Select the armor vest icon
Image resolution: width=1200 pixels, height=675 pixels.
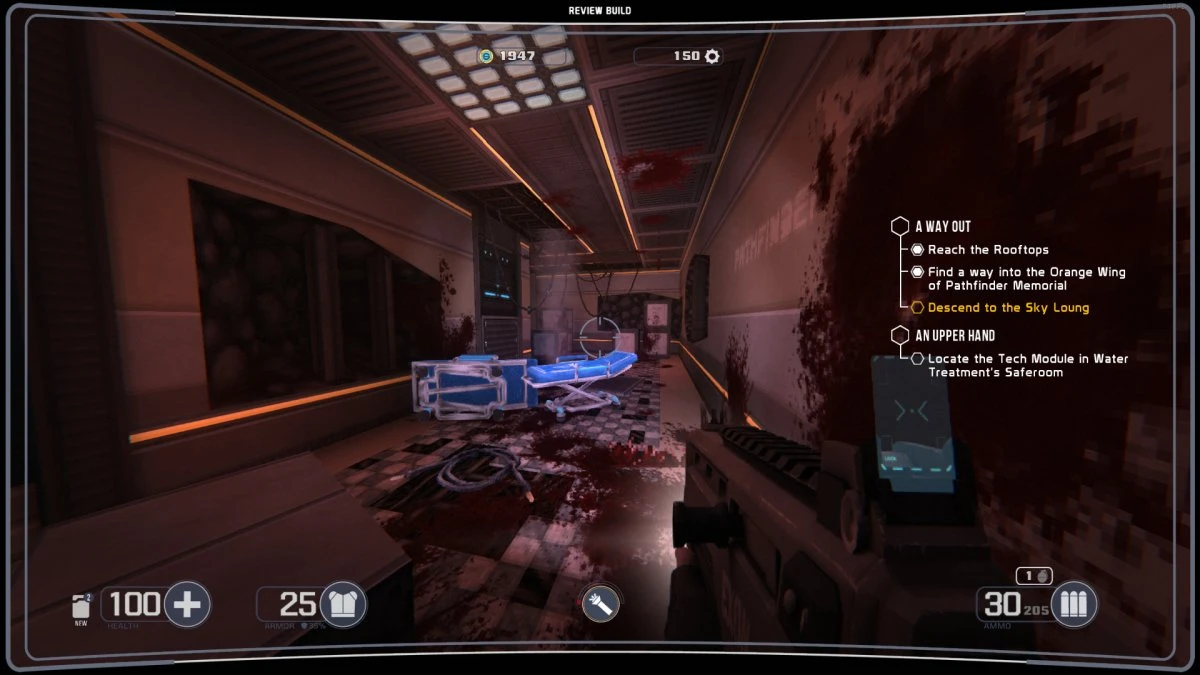342,604
